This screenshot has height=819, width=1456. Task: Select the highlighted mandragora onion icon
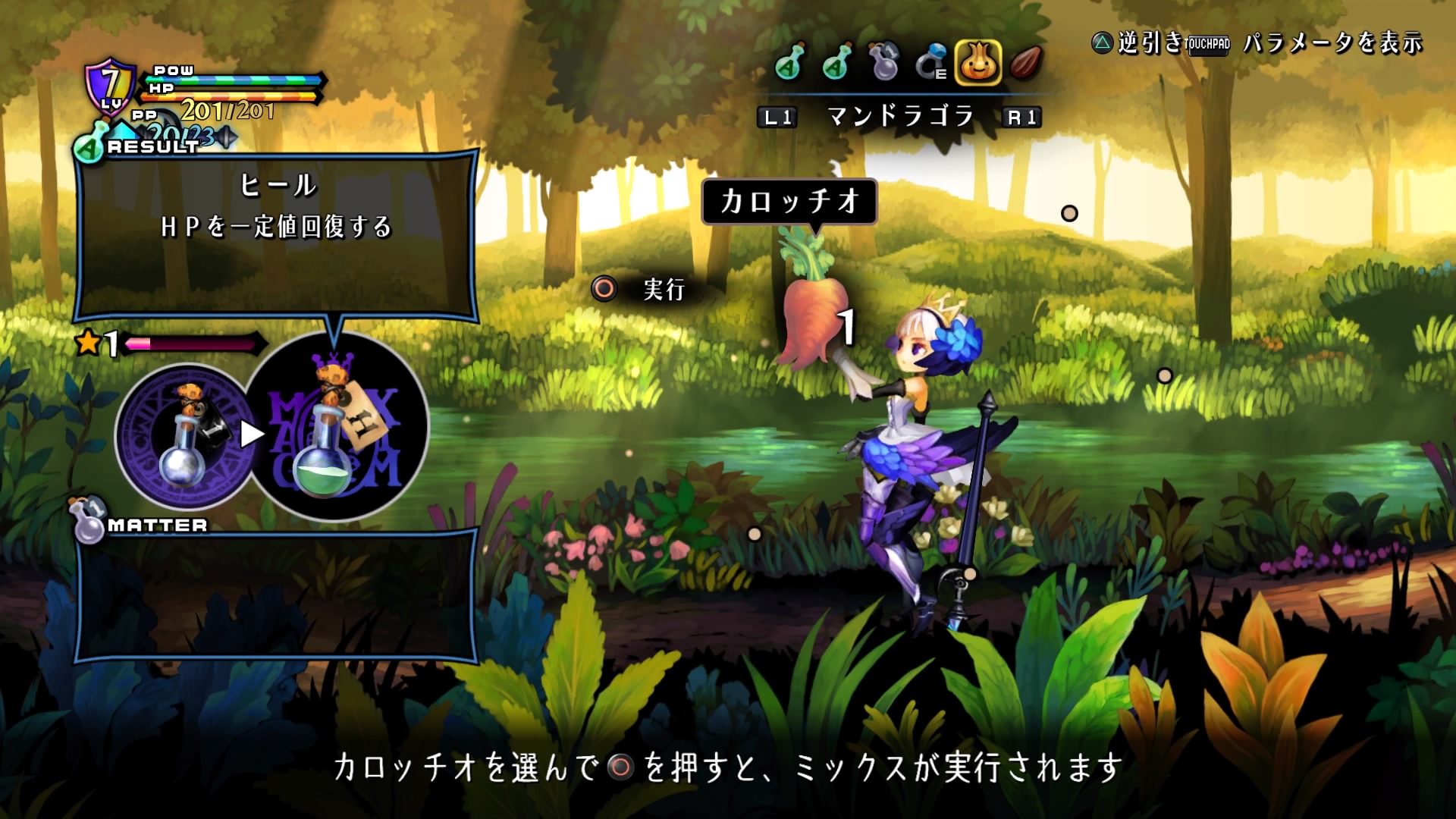[x=978, y=62]
